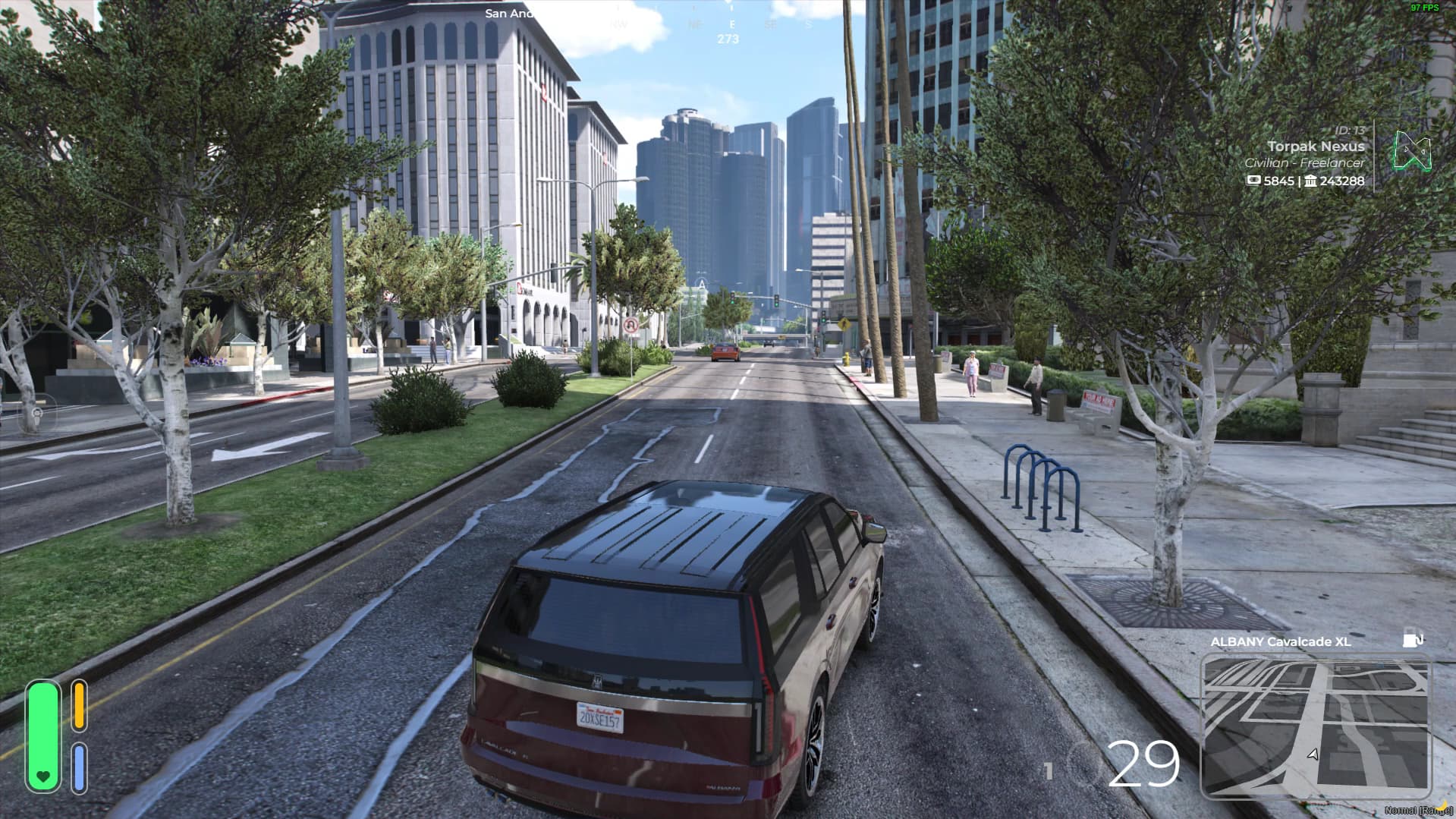Click the green server logo emblem
The image size is (1456, 819).
point(1411,151)
